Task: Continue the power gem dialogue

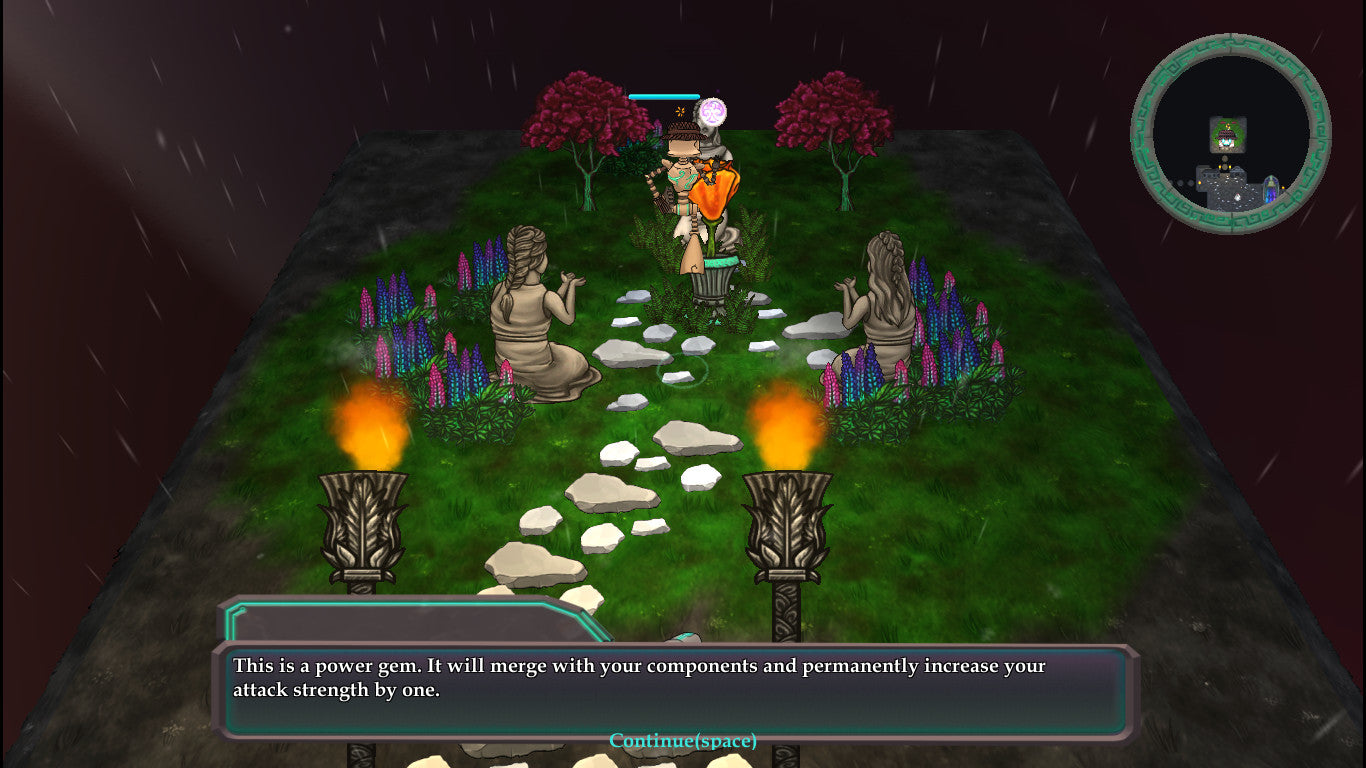Action: point(683,741)
